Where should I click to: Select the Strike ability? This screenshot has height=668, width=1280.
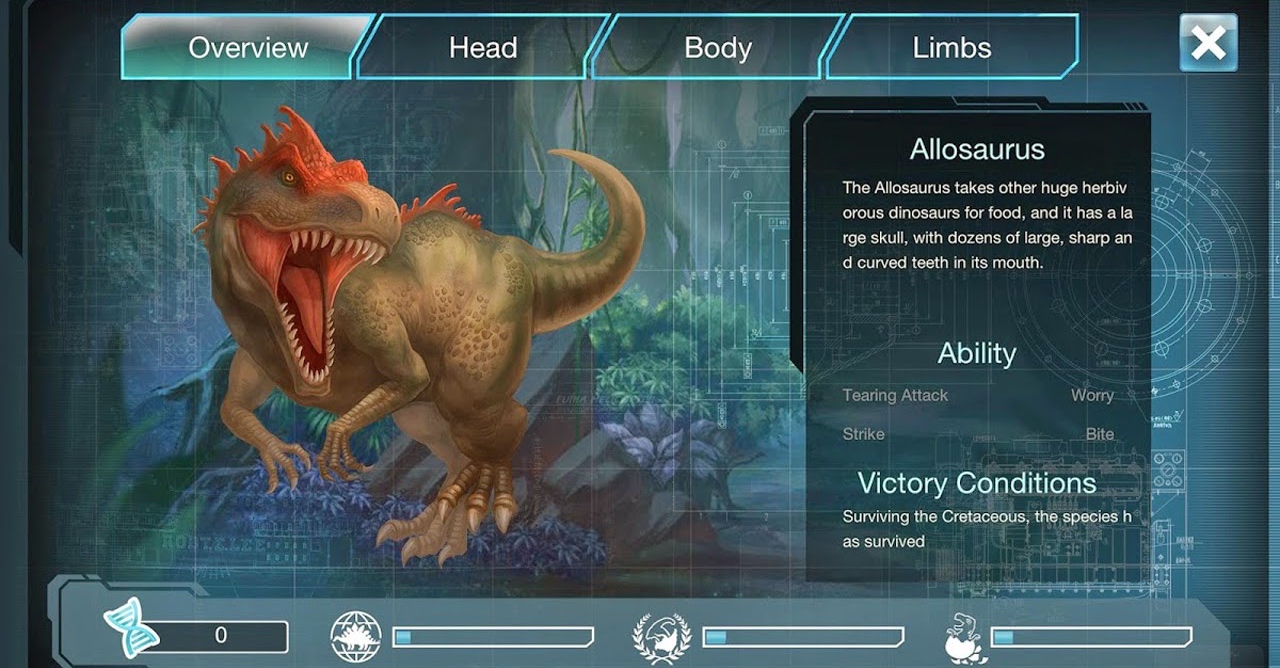pyautogui.click(x=864, y=434)
